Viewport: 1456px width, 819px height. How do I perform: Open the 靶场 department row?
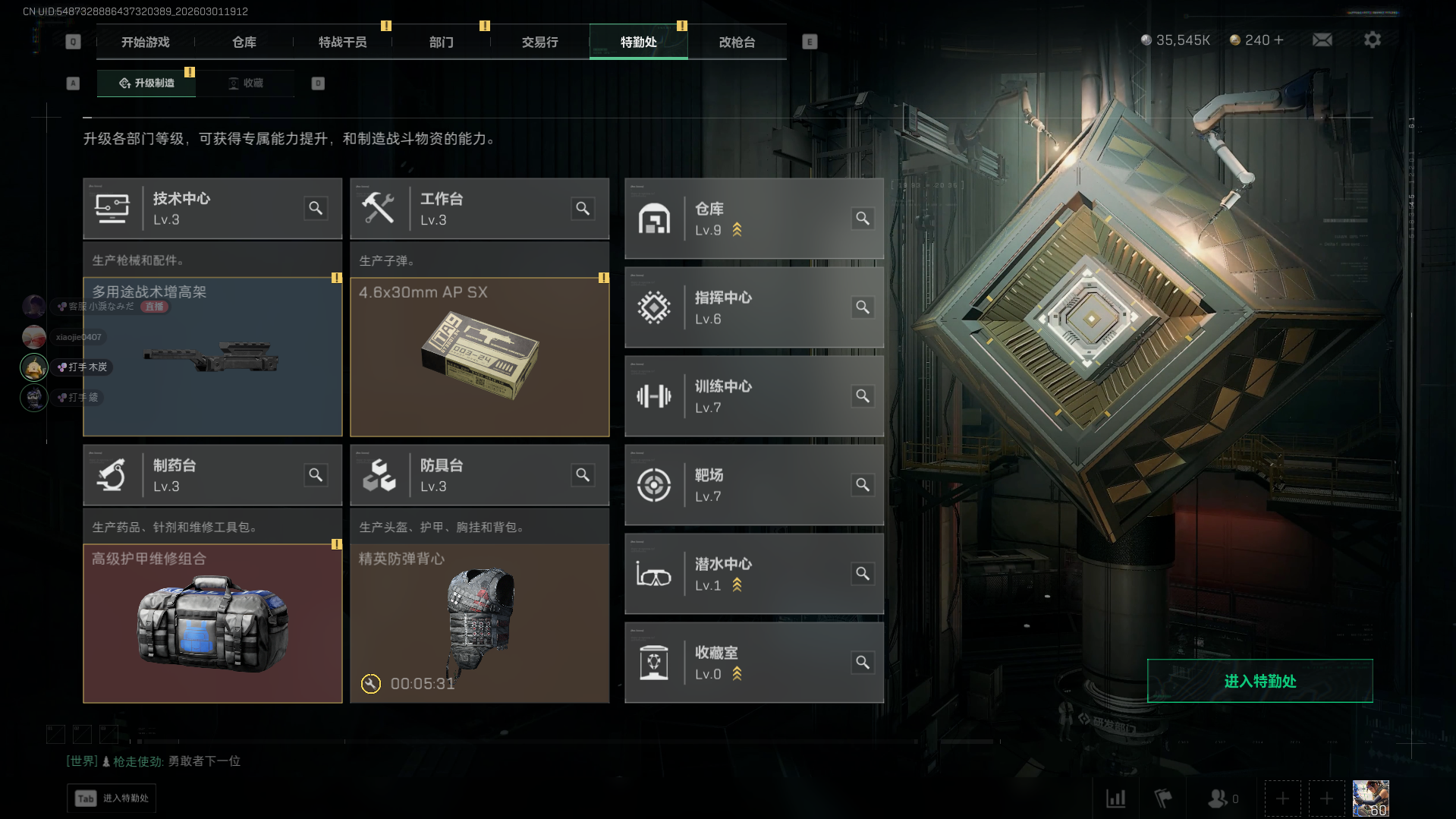(753, 485)
